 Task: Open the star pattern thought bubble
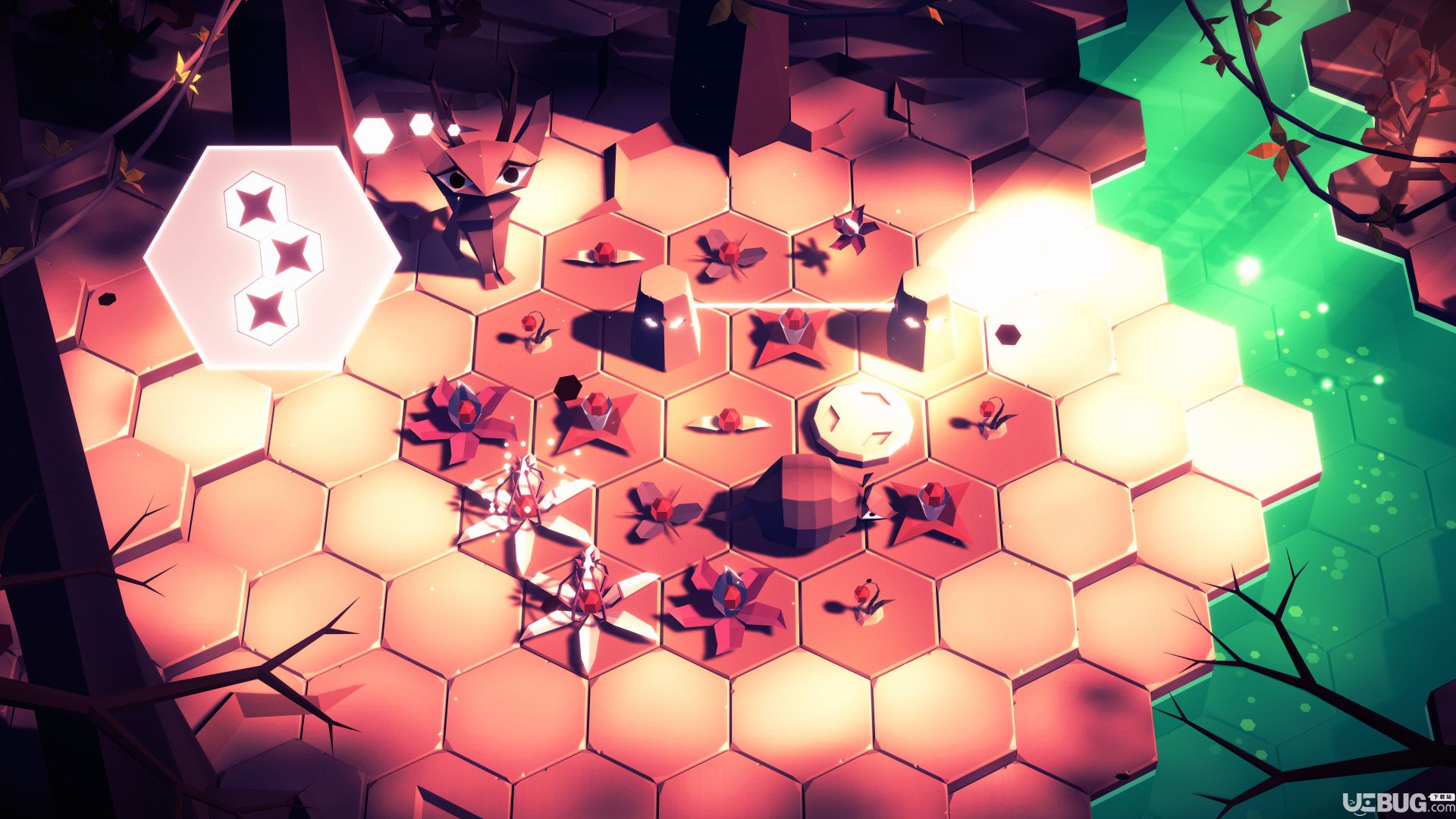tap(273, 257)
